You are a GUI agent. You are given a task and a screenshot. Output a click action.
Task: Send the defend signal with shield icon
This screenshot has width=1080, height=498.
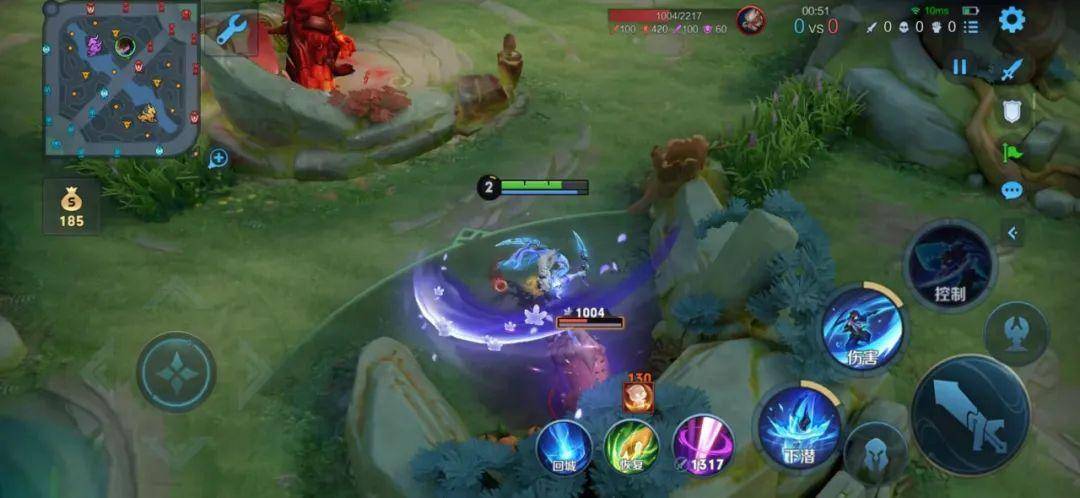coord(1012,111)
